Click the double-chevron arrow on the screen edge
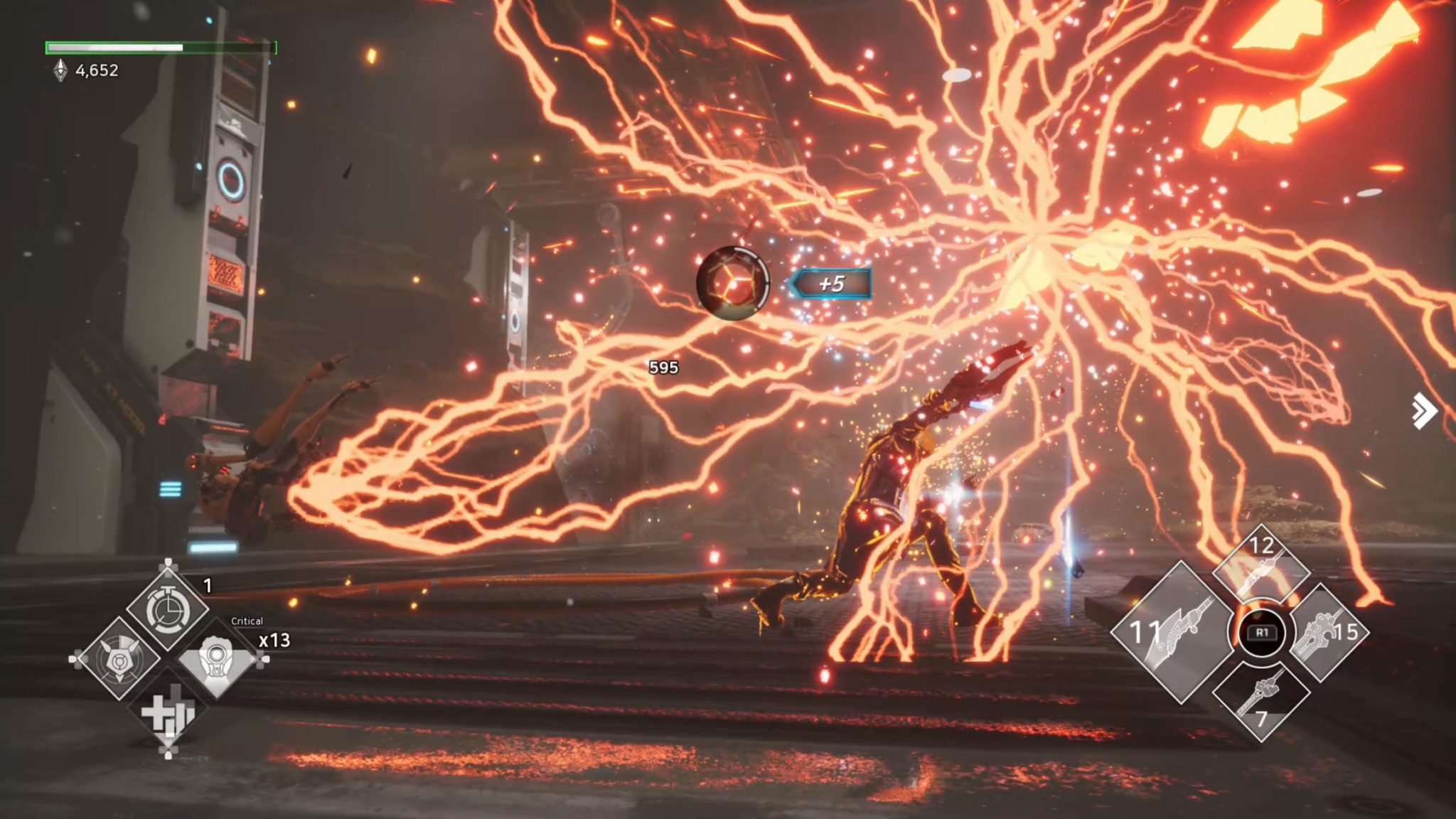Viewport: 1456px width, 819px height. click(x=1424, y=411)
